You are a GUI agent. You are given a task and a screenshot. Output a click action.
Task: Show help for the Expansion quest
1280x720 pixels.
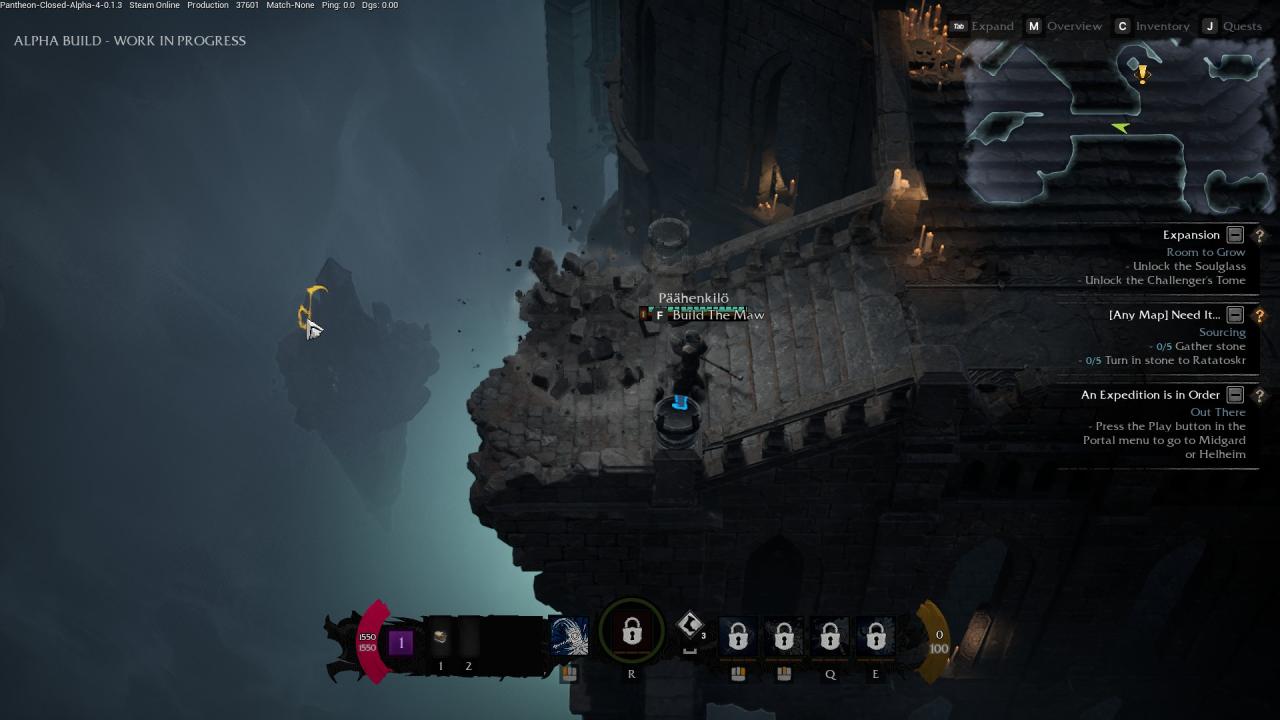1259,235
